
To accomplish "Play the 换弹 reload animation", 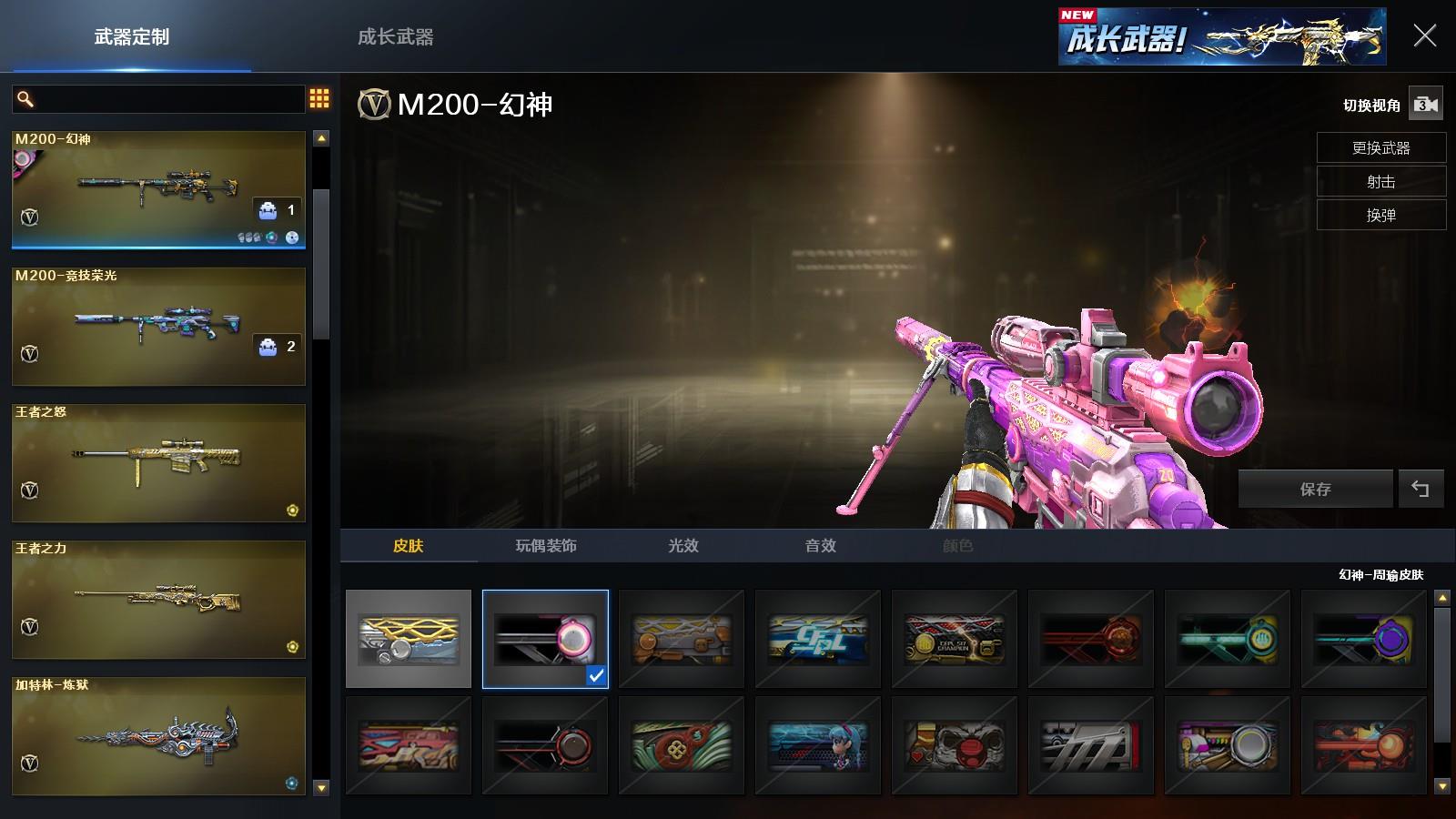I will pos(1380,215).
